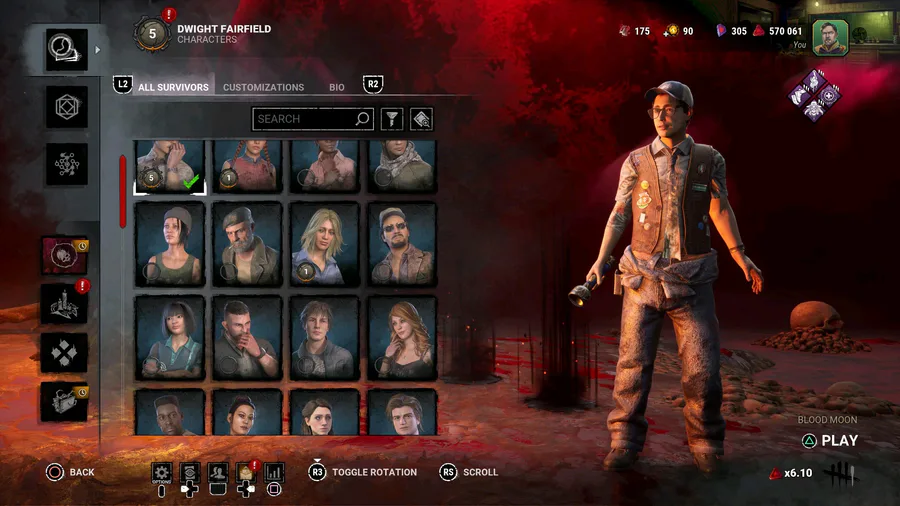Click the character search field
This screenshot has width=900, height=506.
tap(304, 119)
